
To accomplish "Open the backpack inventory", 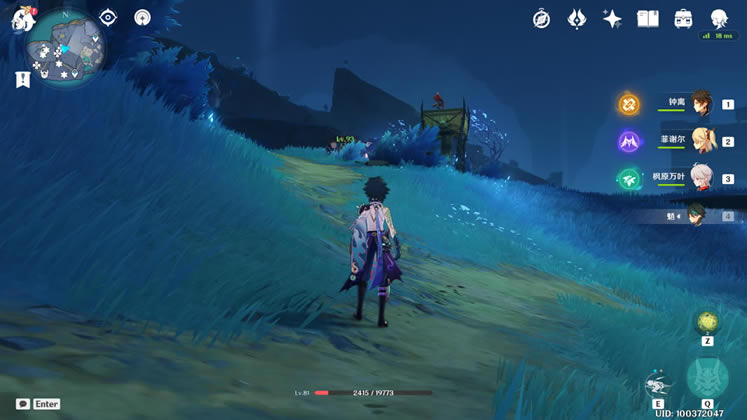I will pos(684,19).
